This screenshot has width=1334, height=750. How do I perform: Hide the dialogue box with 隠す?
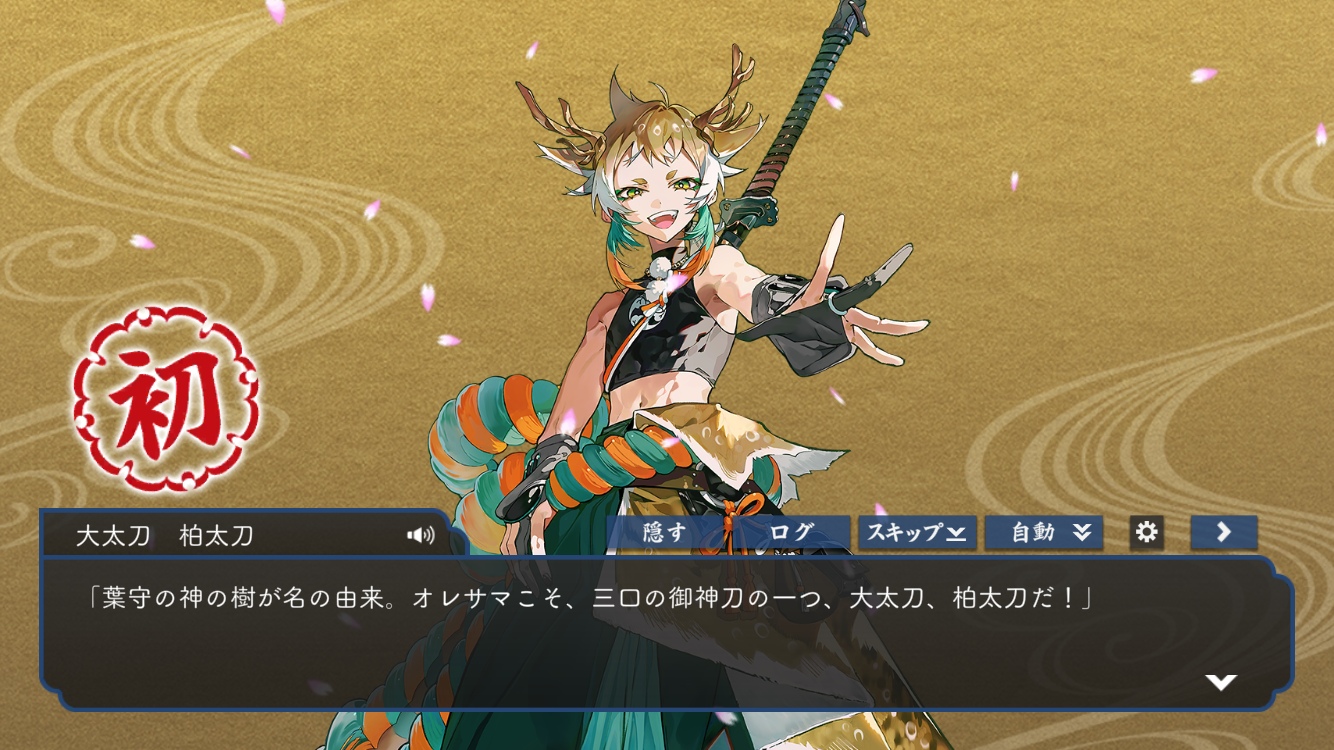point(666,532)
